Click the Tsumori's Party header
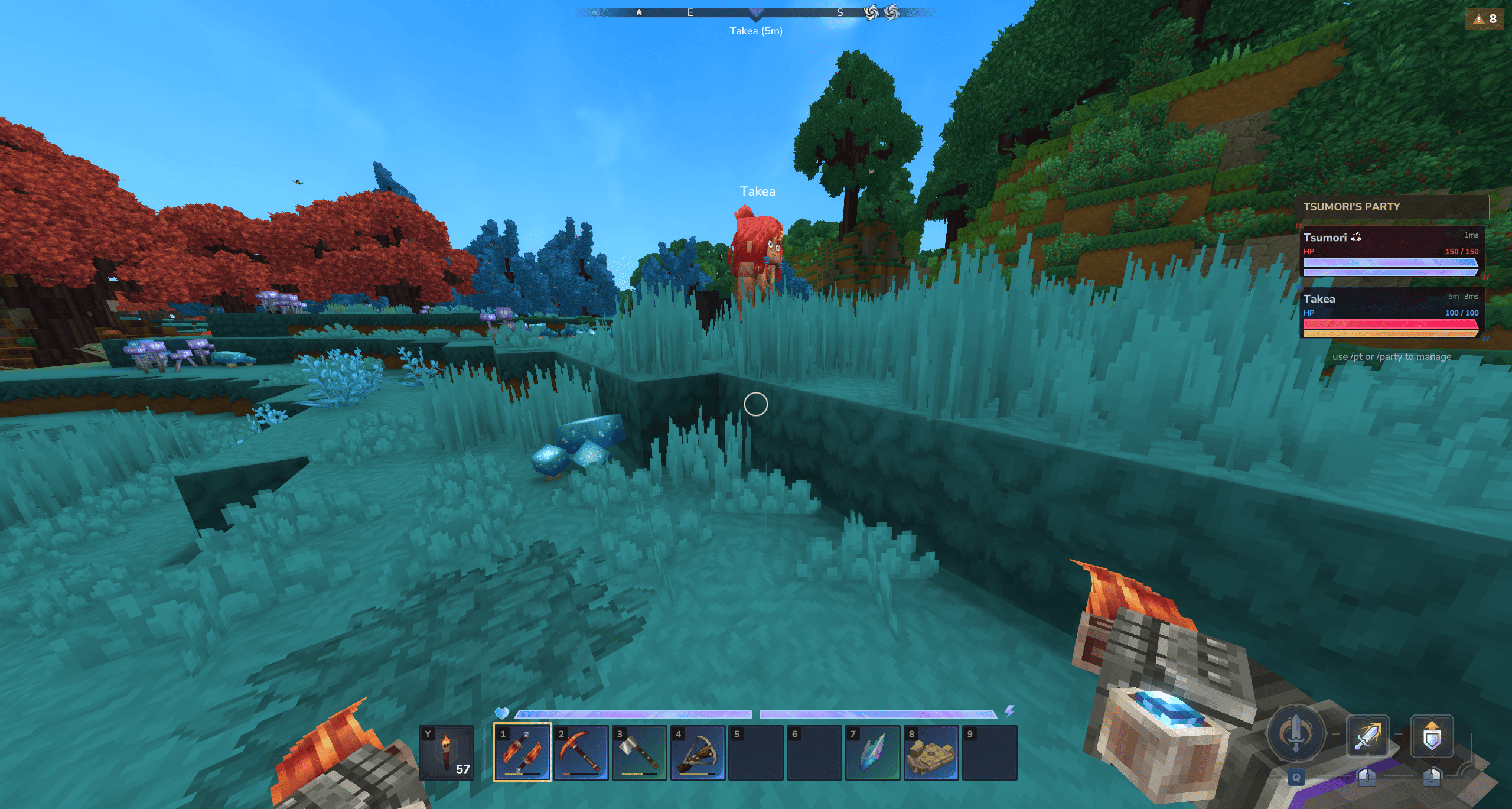This screenshot has height=809, width=1512. pos(1392,207)
